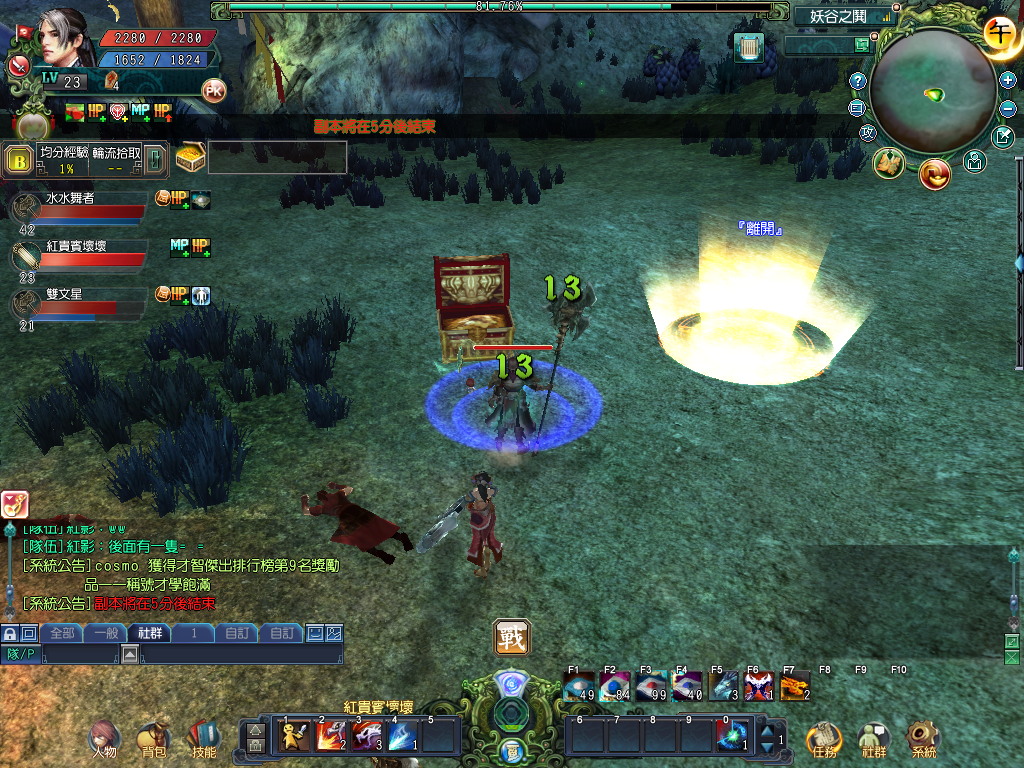Open the 任務 quest log
Image resolution: width=1024 pixels, height=768 pixels.
tap(823, 739)
